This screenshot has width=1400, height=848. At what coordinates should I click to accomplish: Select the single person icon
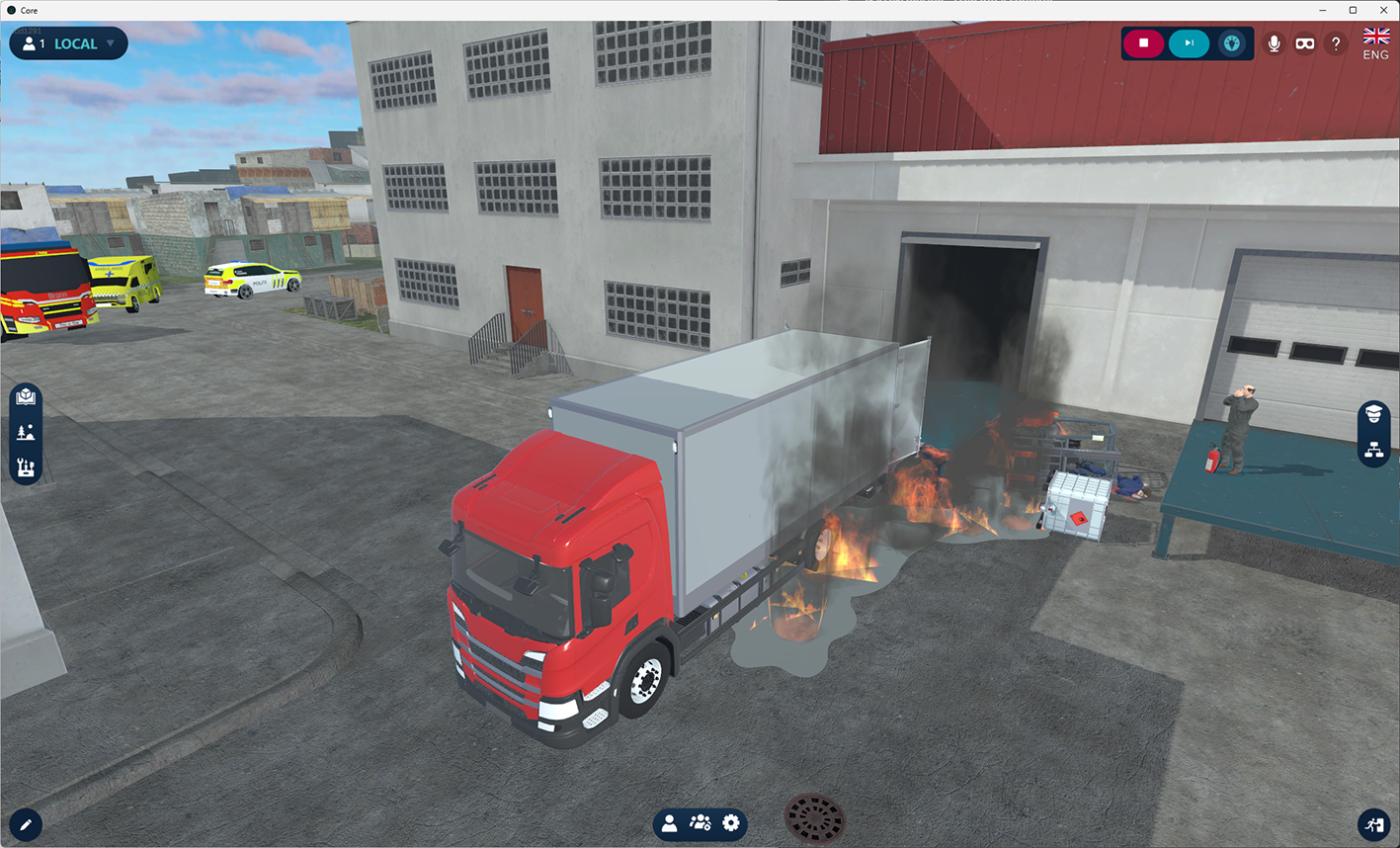pos(670,823)
